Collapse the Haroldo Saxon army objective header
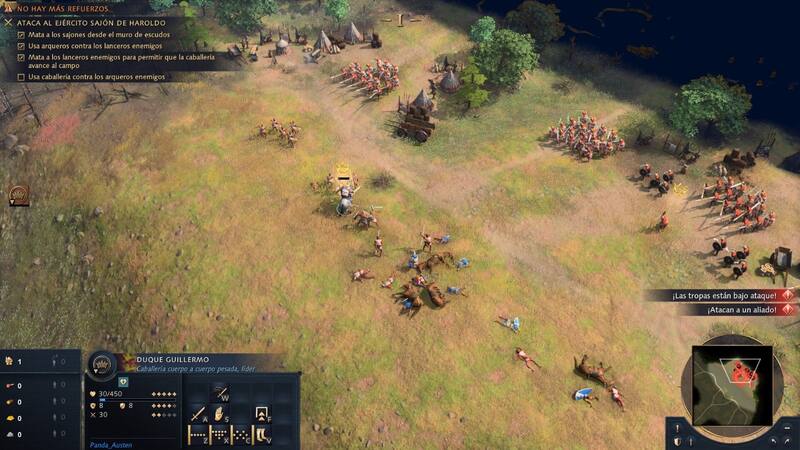800x450 pixels. click(x=9, y=21)
